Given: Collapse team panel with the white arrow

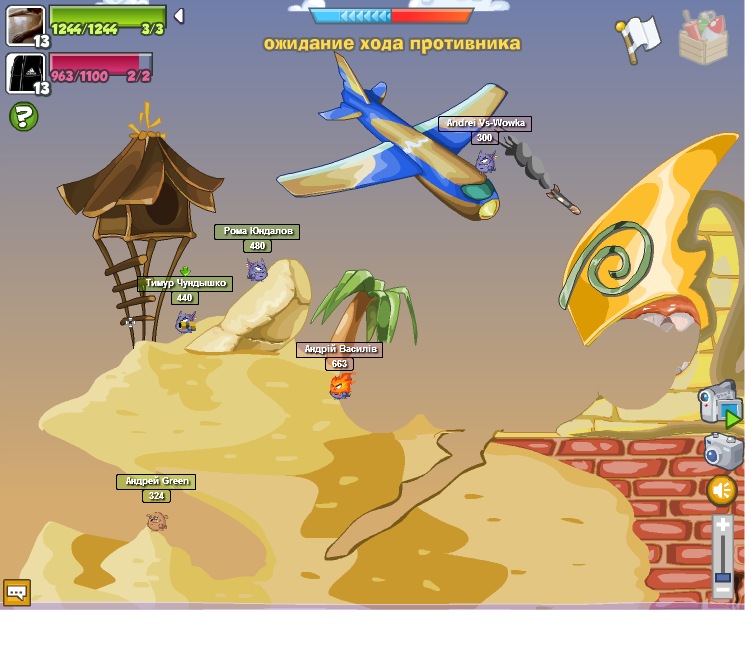Looking at the screenshot, I should click(x=179, y=16).
